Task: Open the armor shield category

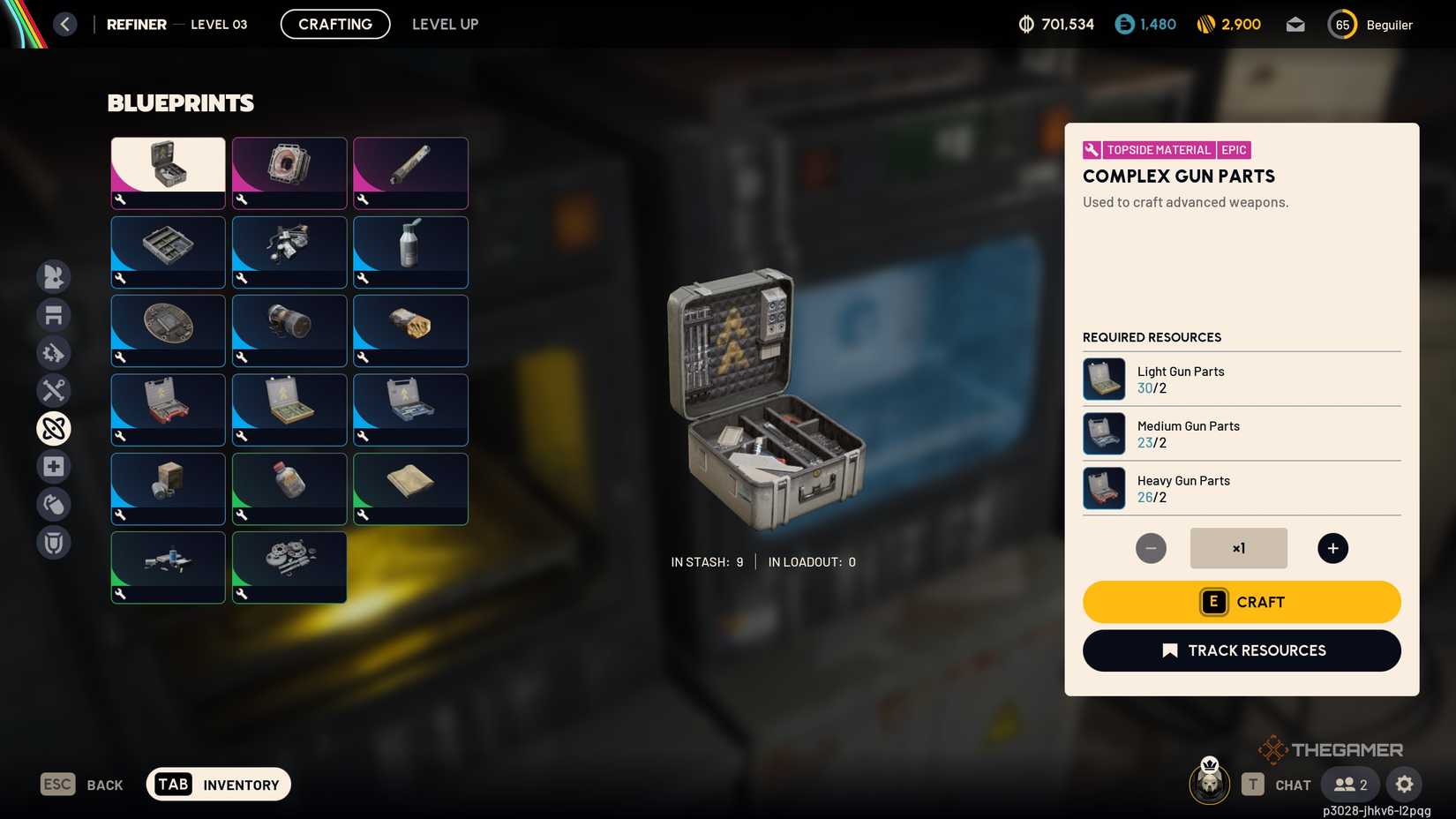Action: click(54, 542)
